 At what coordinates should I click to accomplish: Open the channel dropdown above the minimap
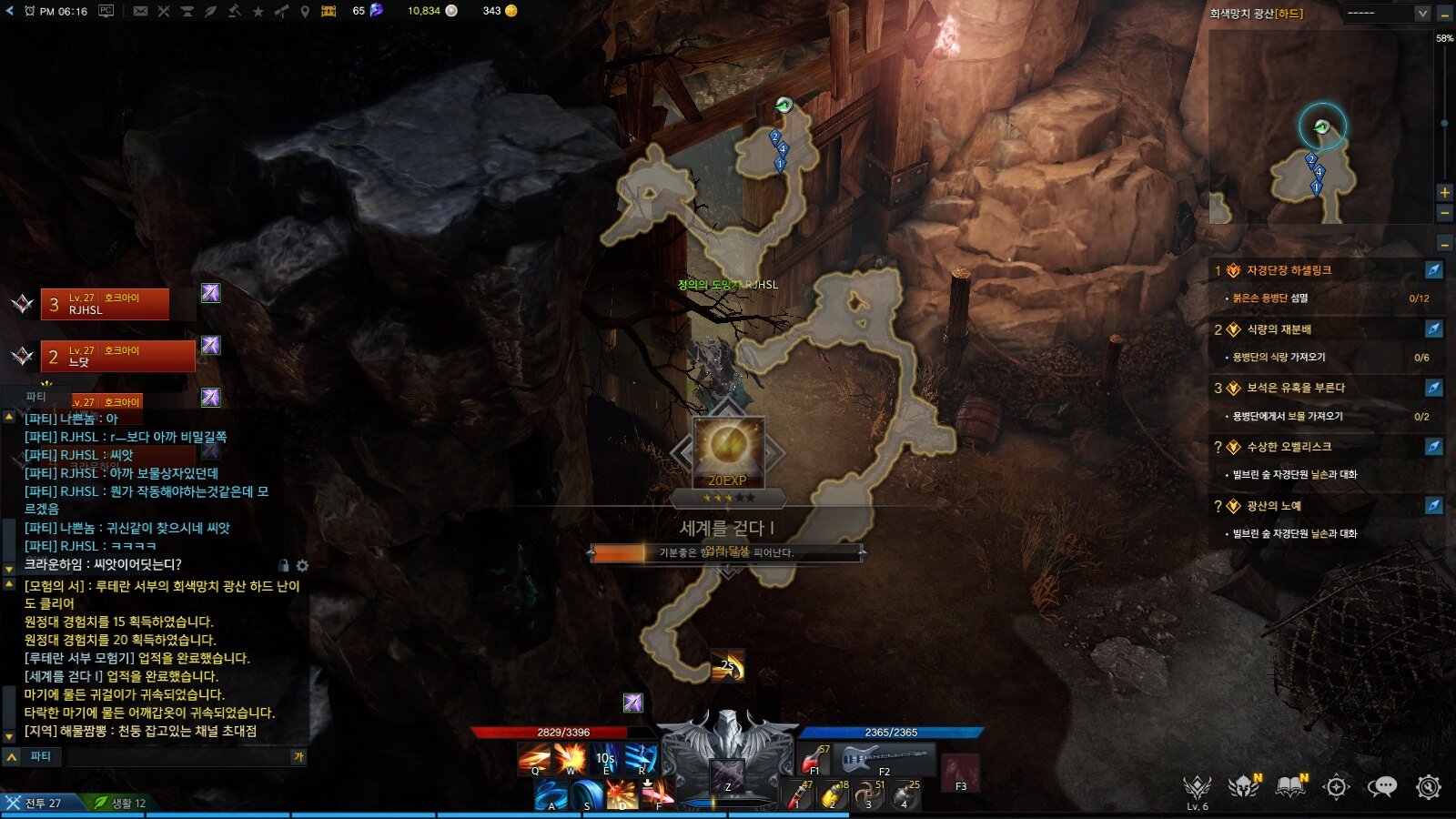pyautogui.click(x=1387, y=13)
